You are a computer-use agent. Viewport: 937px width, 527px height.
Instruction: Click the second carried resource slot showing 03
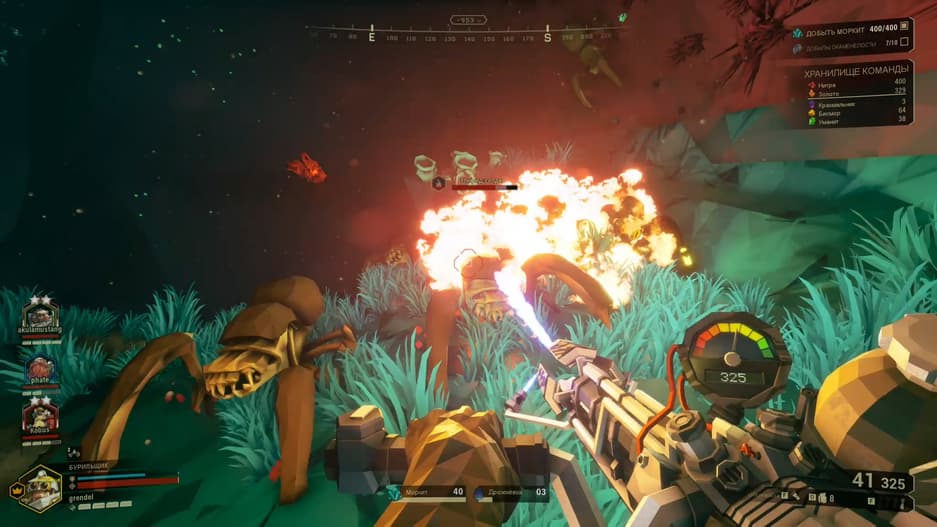coord(510,492)
